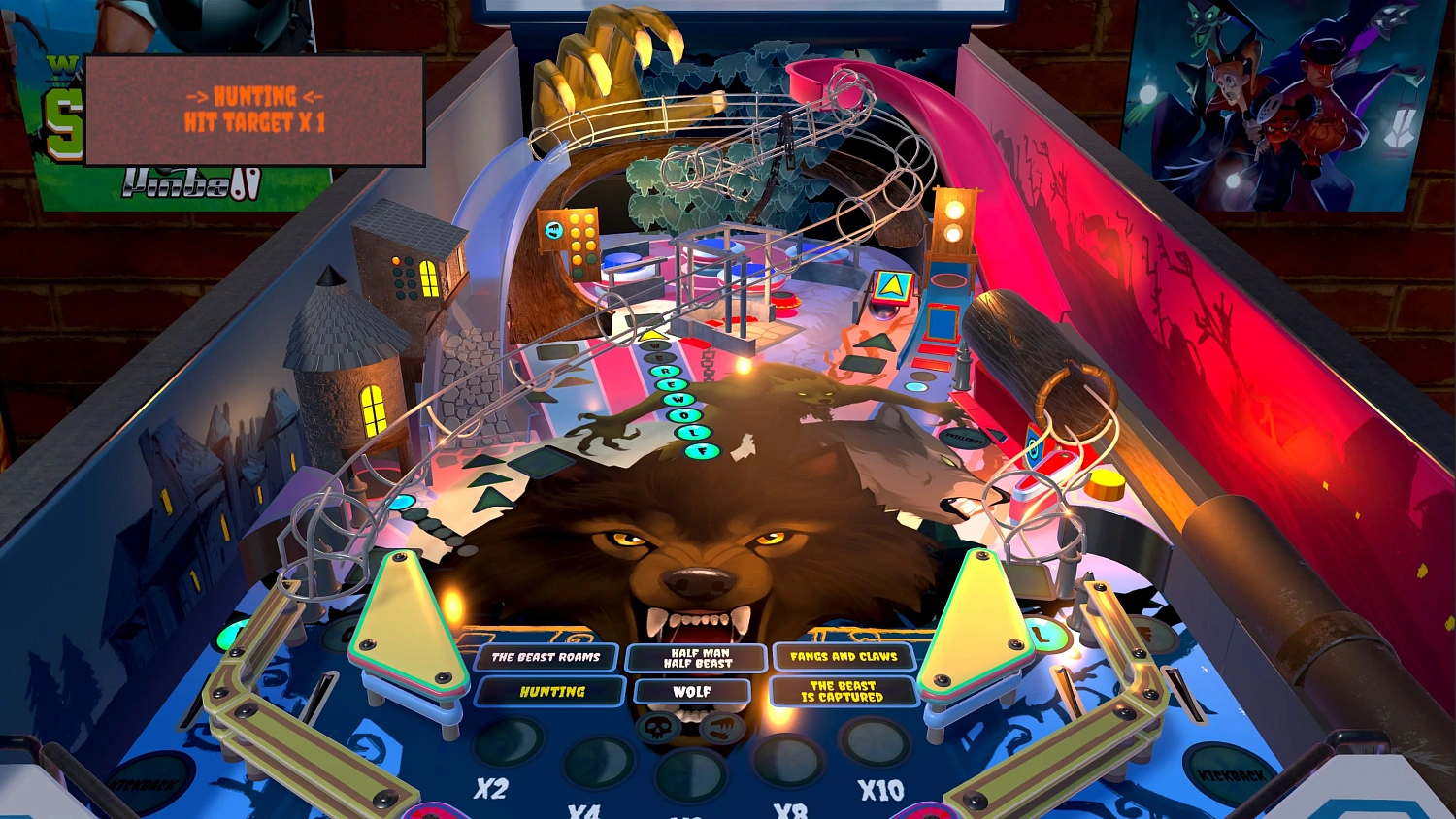
Task: Open the HUNTING mode label
Action: tap(550, 692)
